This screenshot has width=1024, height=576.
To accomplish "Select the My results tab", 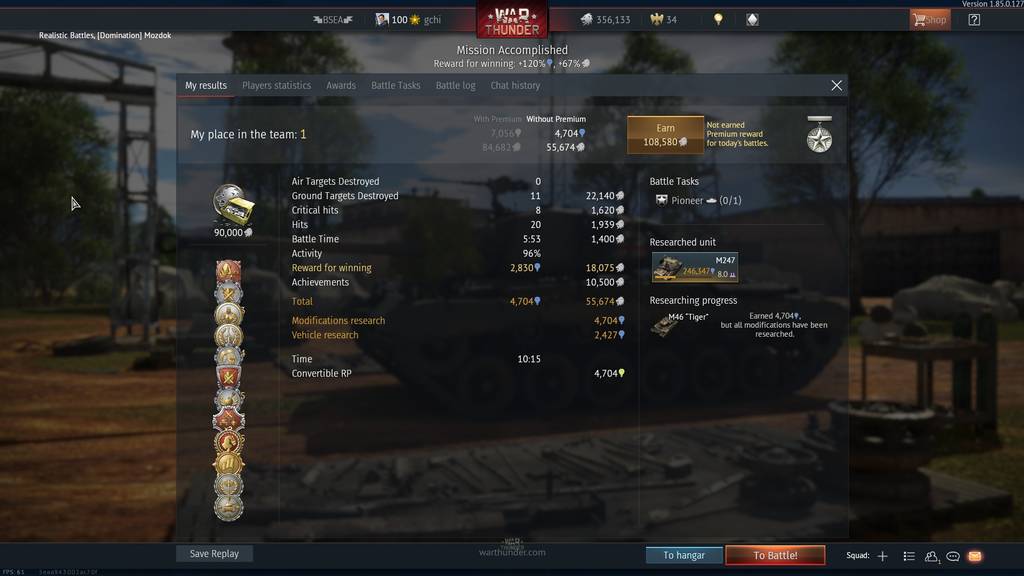I will (x=206, y=86).
